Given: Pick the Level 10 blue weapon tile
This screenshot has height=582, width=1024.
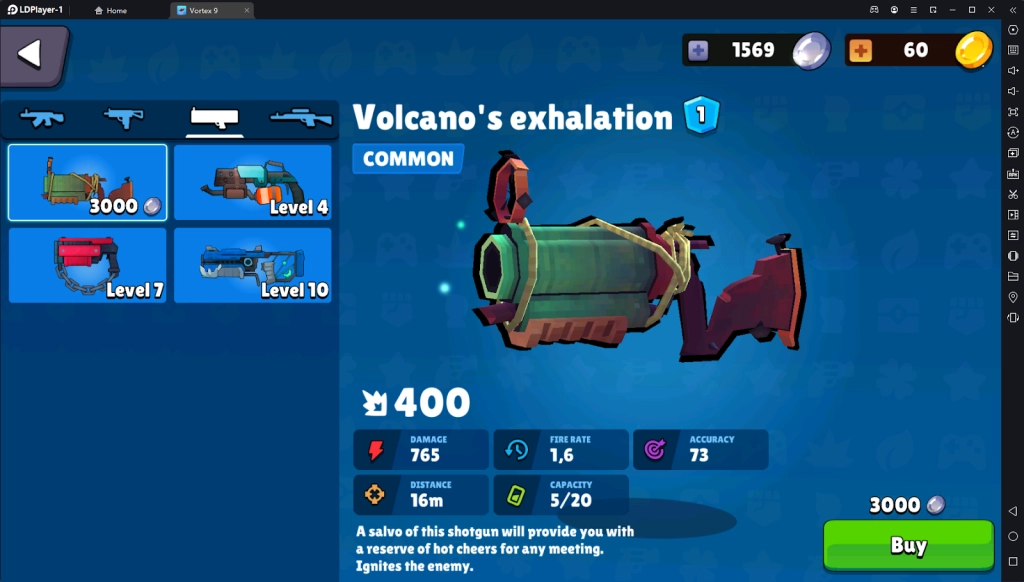Looking at the screenshot, I should point(252,265).
